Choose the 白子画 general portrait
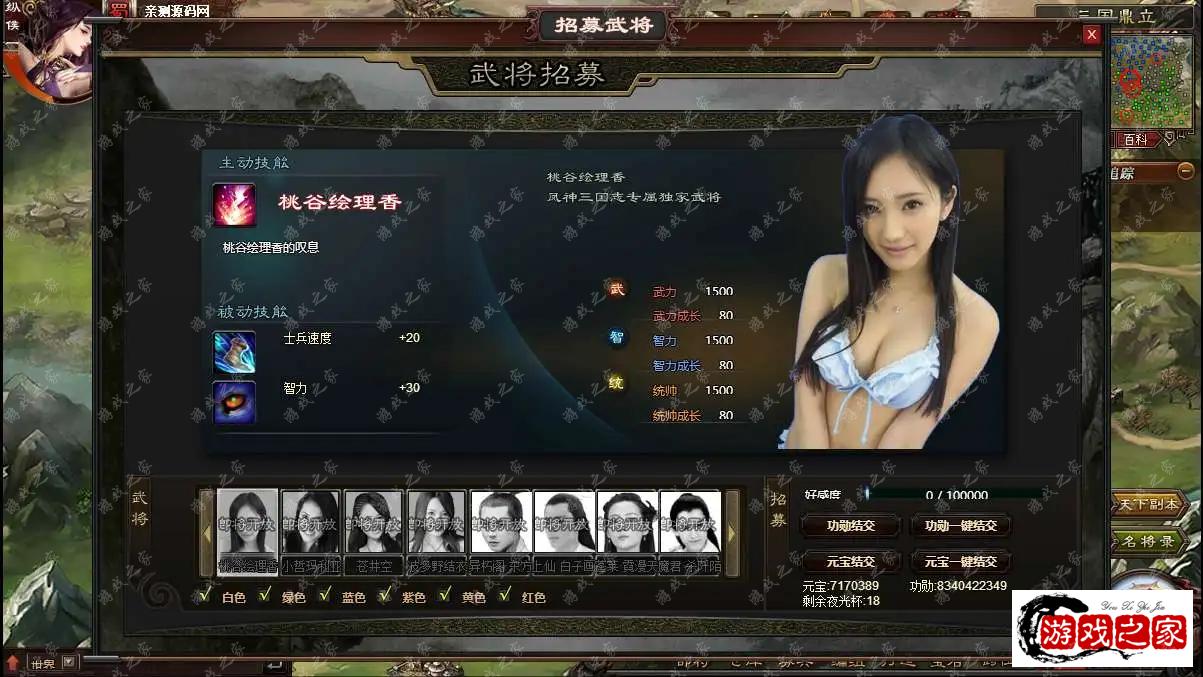Viewport: 1203px width, 677px height. [x=563, y=521]
